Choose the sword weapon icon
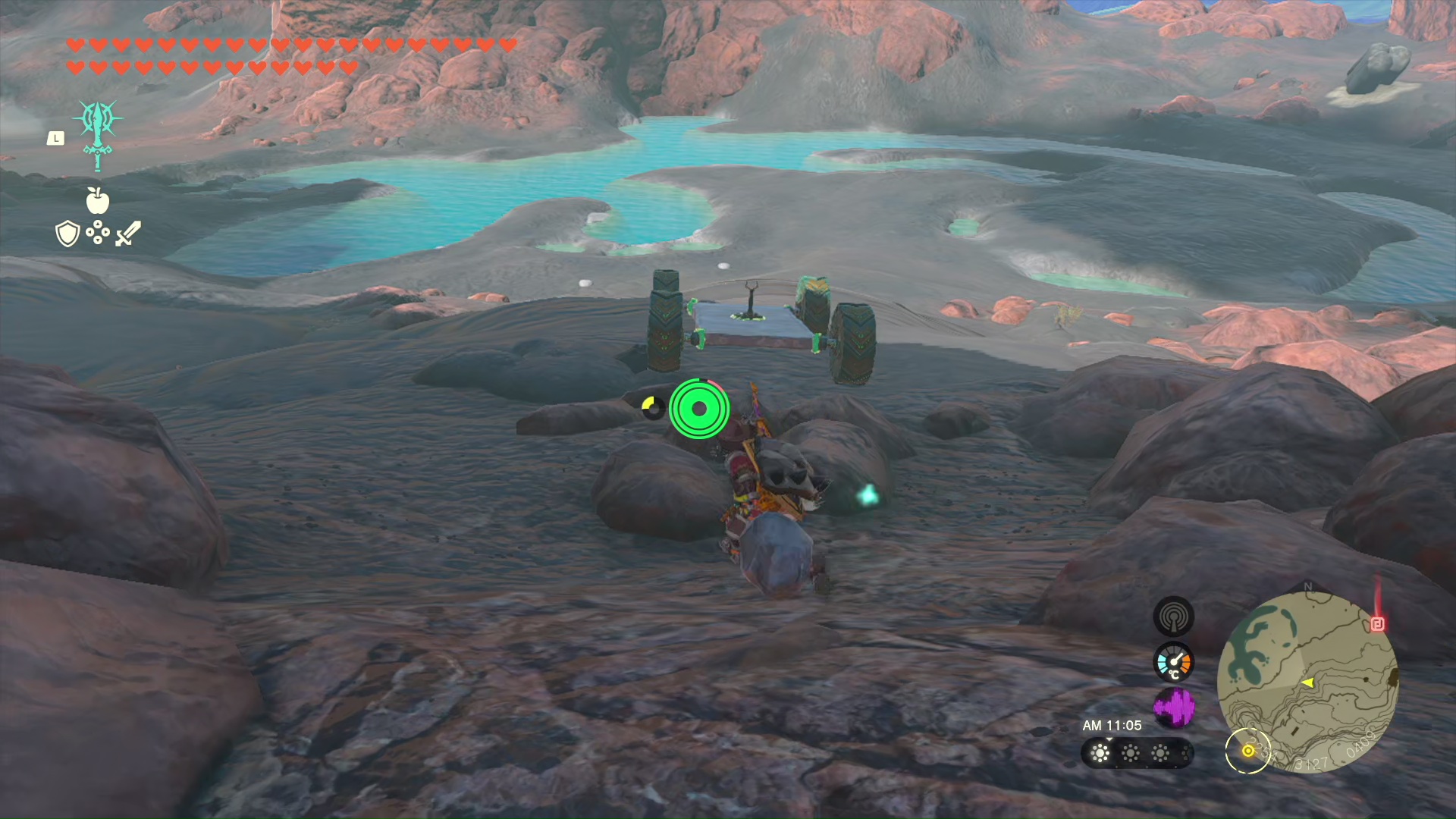This screenshot has height=819, width=1456. pos(128,234)
